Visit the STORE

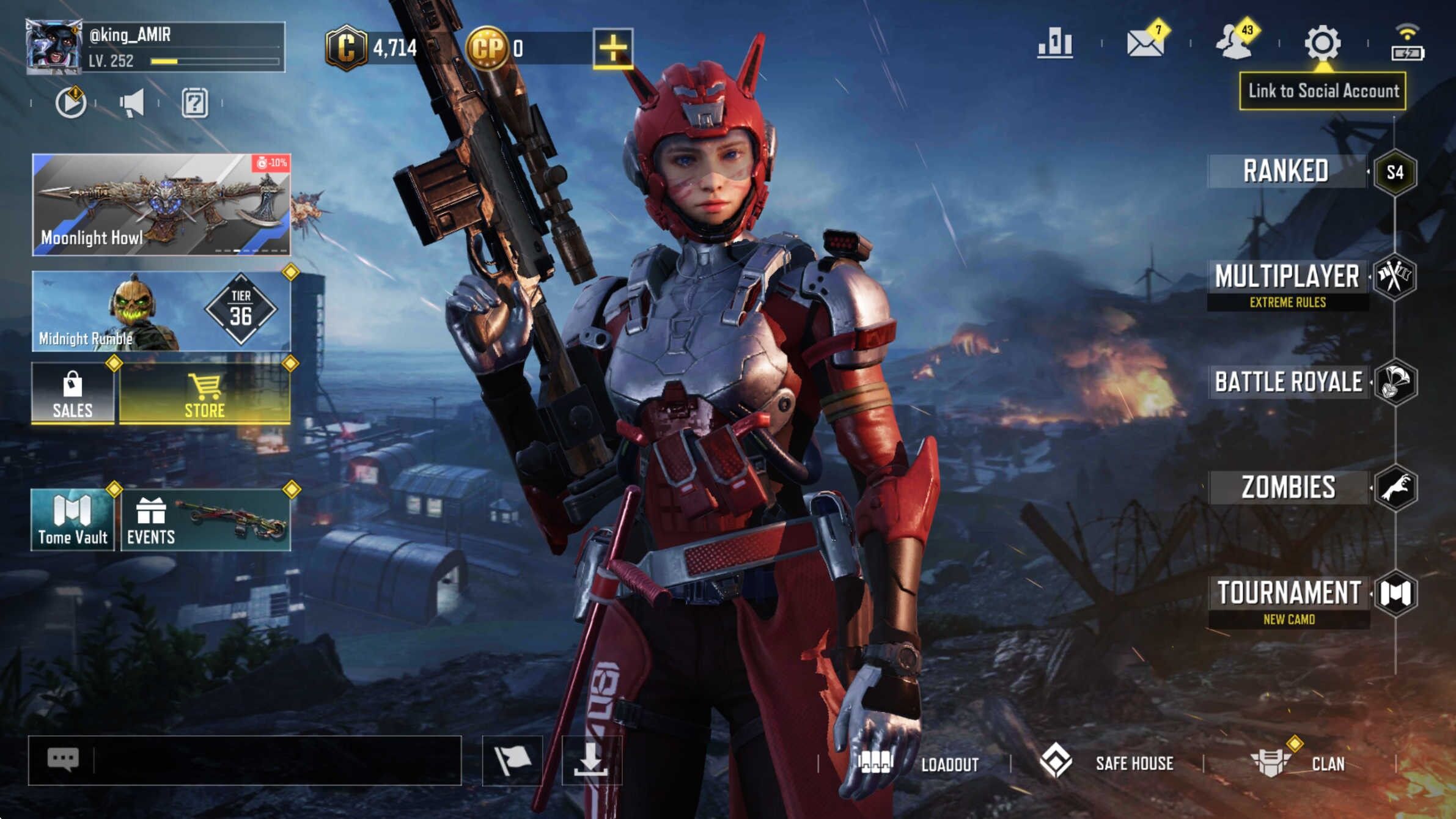tap(205, 393)
